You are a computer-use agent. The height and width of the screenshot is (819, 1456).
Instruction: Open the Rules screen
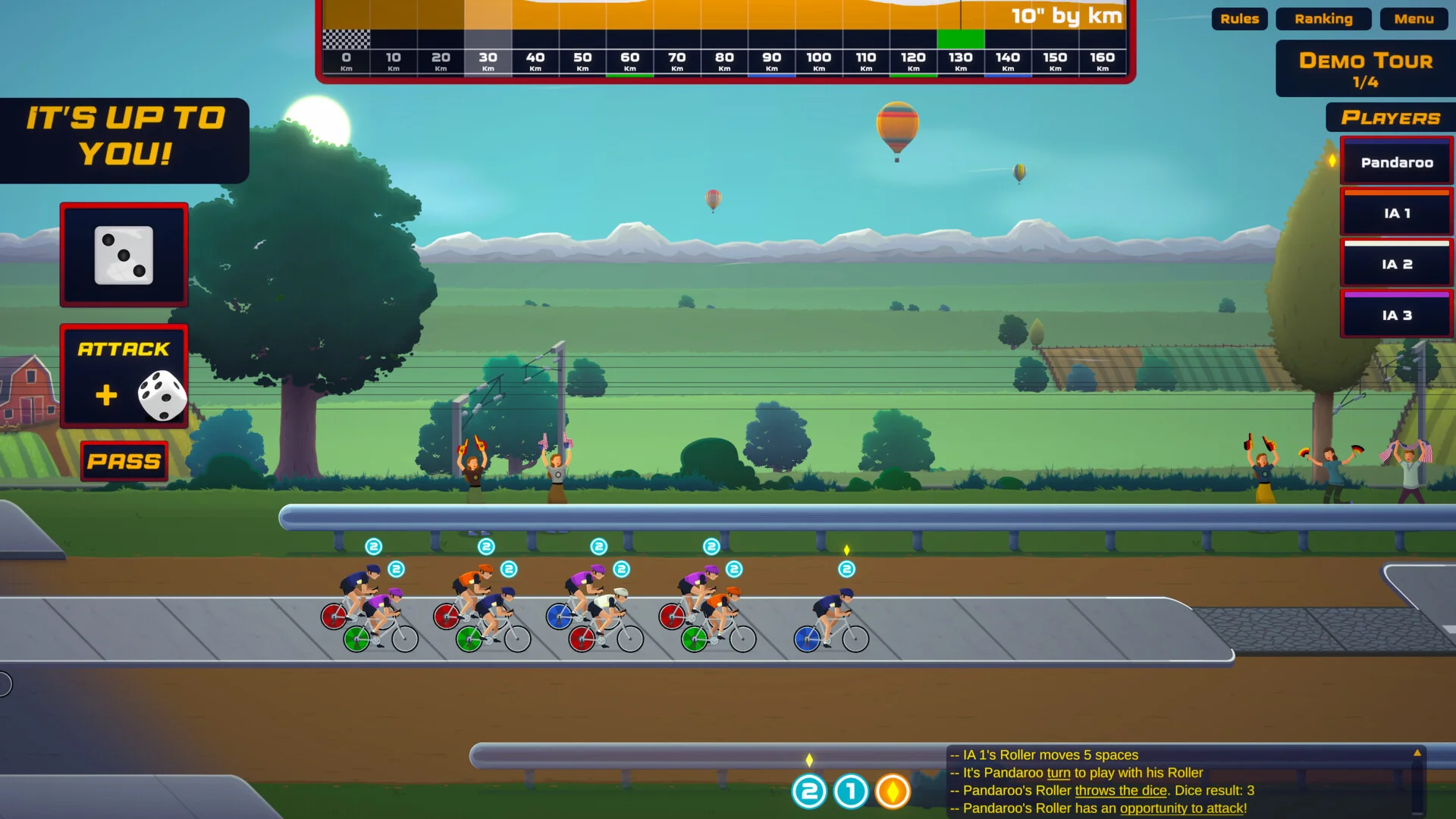(x=1239, y=19)
